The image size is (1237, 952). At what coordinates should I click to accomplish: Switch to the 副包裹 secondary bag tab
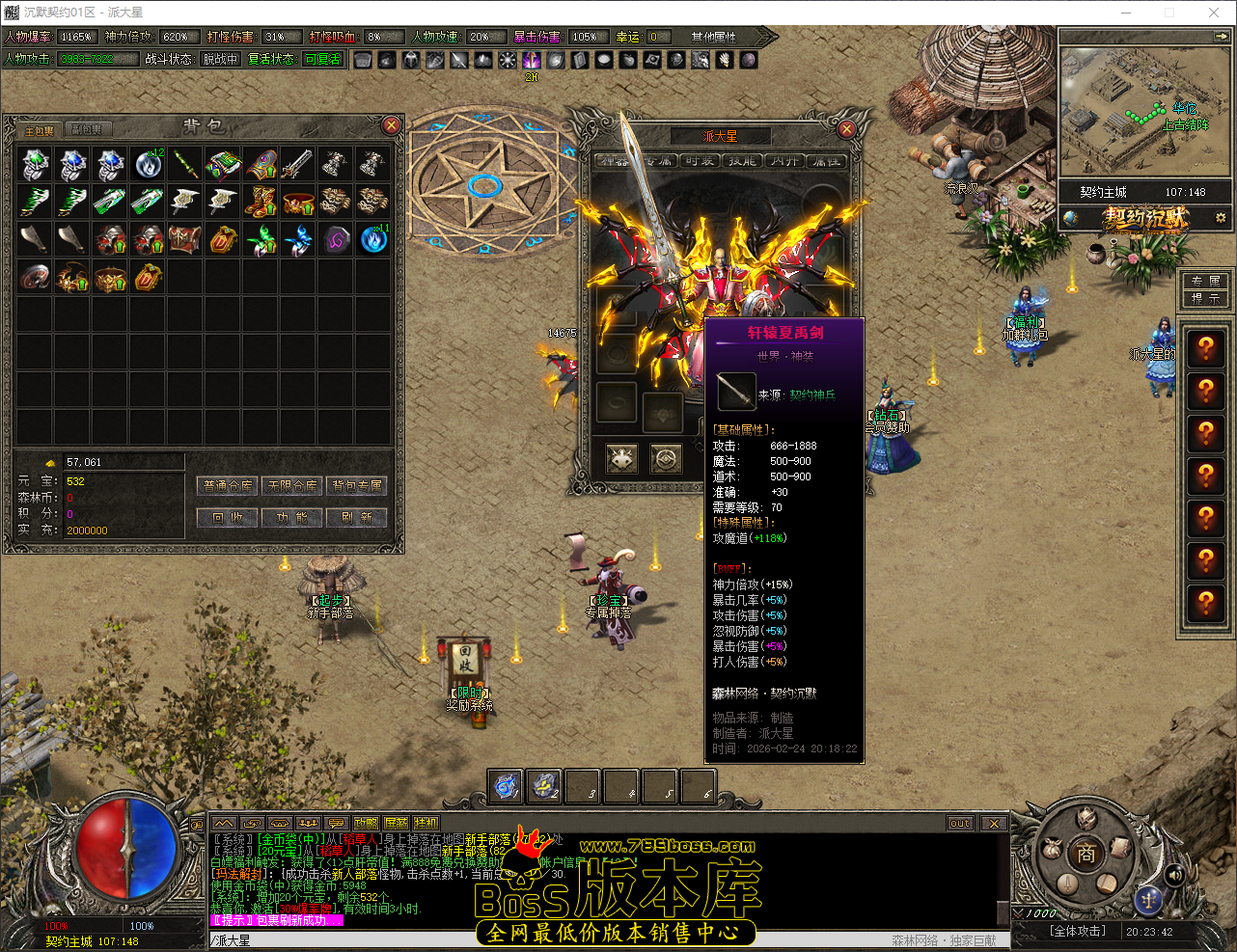(x=87, y=129)
